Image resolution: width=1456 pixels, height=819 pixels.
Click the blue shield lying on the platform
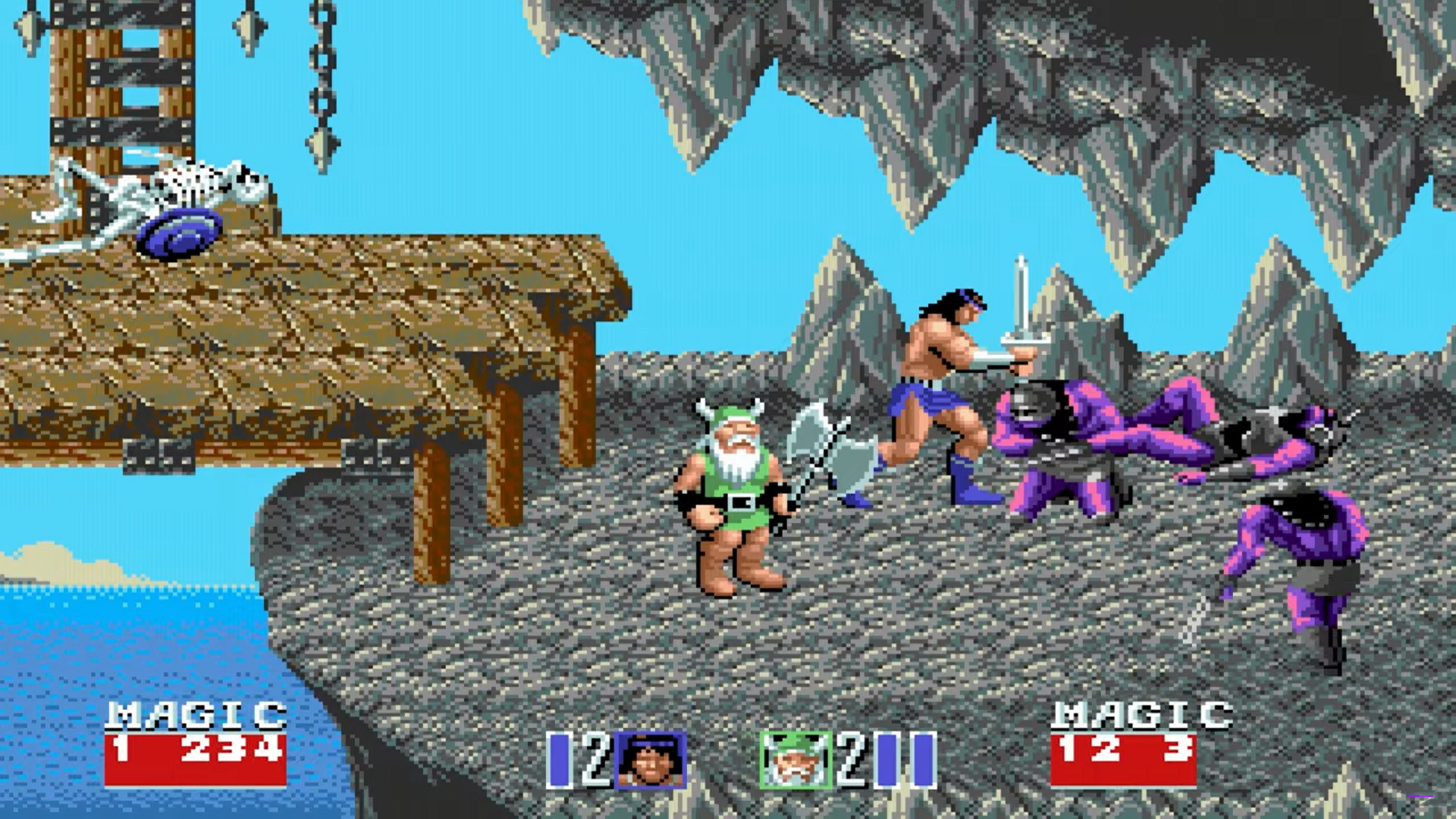tap(177, 234)
